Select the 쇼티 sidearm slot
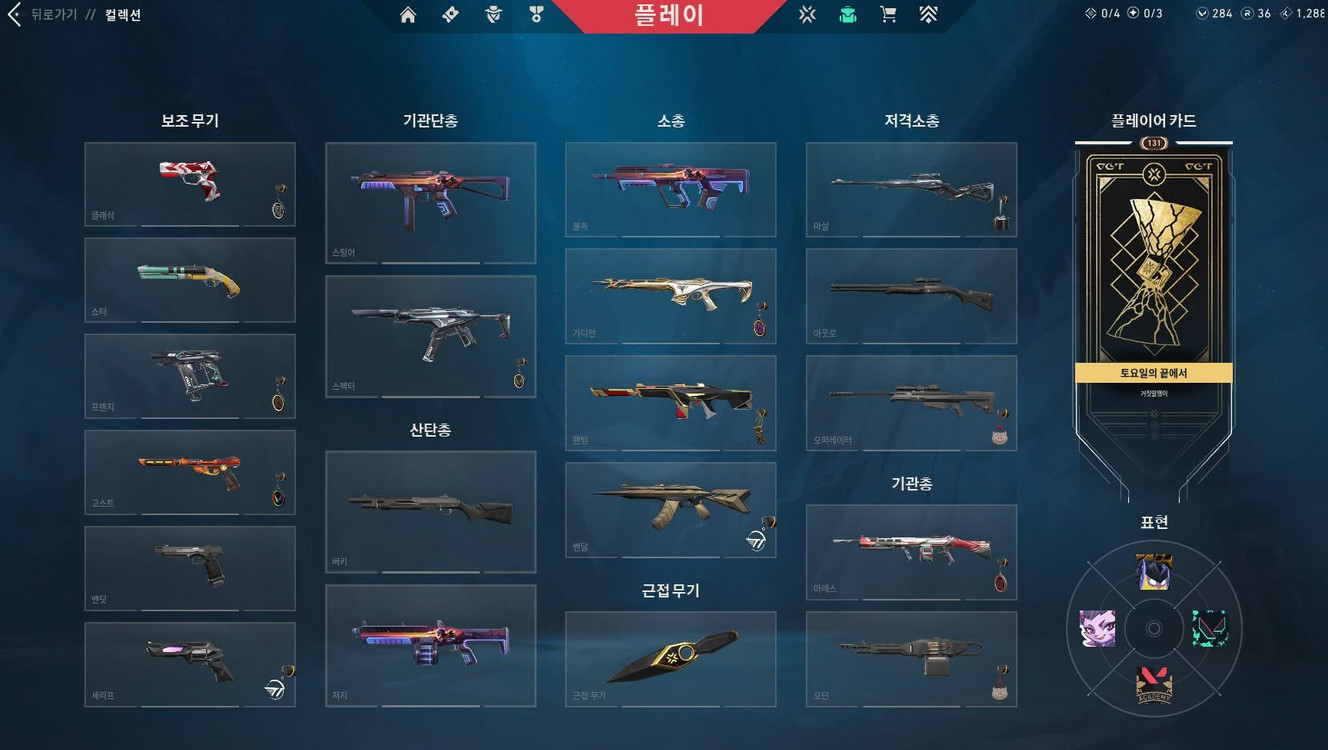 point(189,280)
